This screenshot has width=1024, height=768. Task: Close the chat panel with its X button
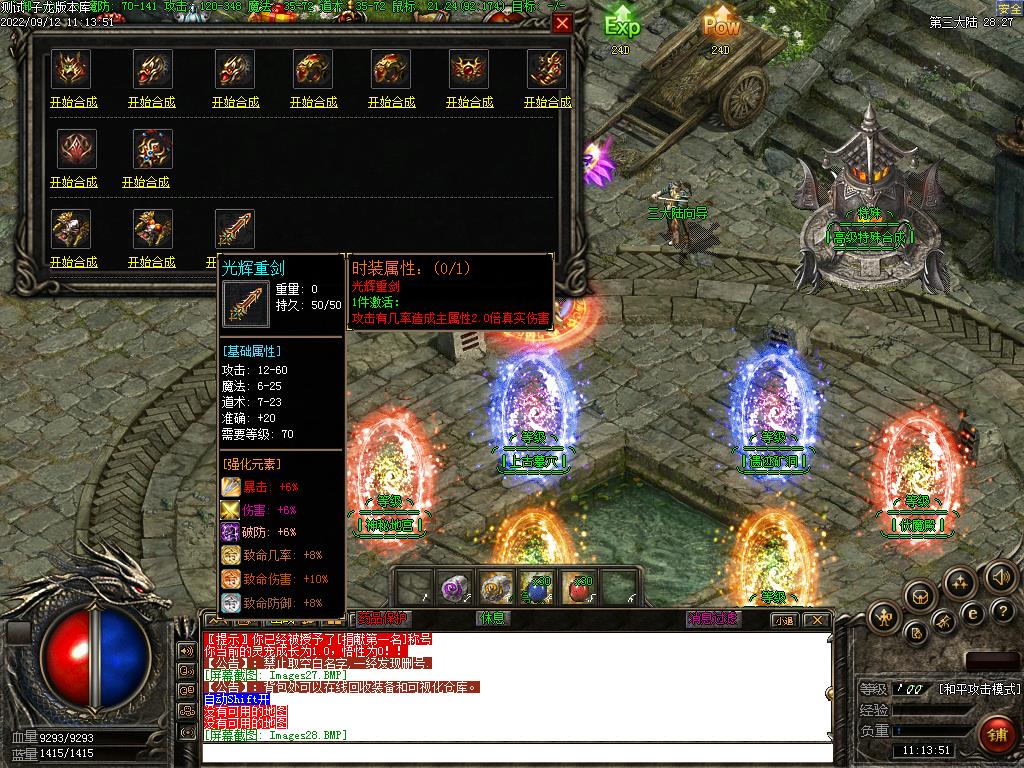[819, 619]
